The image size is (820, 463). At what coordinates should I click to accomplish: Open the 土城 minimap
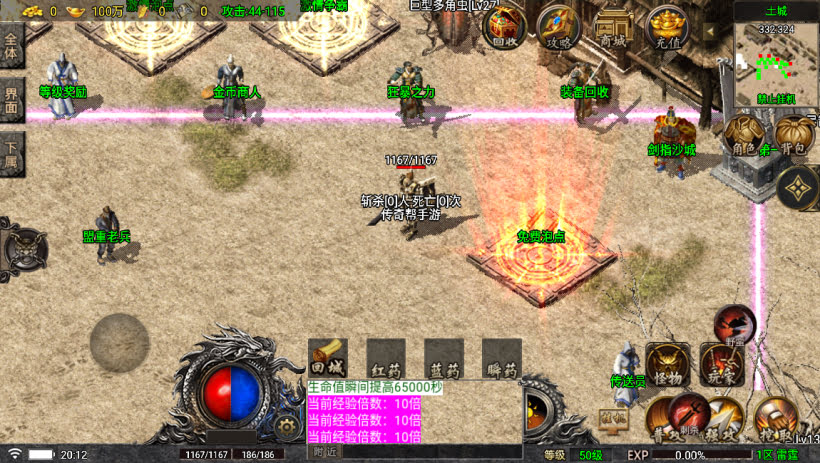pos(776,58)
